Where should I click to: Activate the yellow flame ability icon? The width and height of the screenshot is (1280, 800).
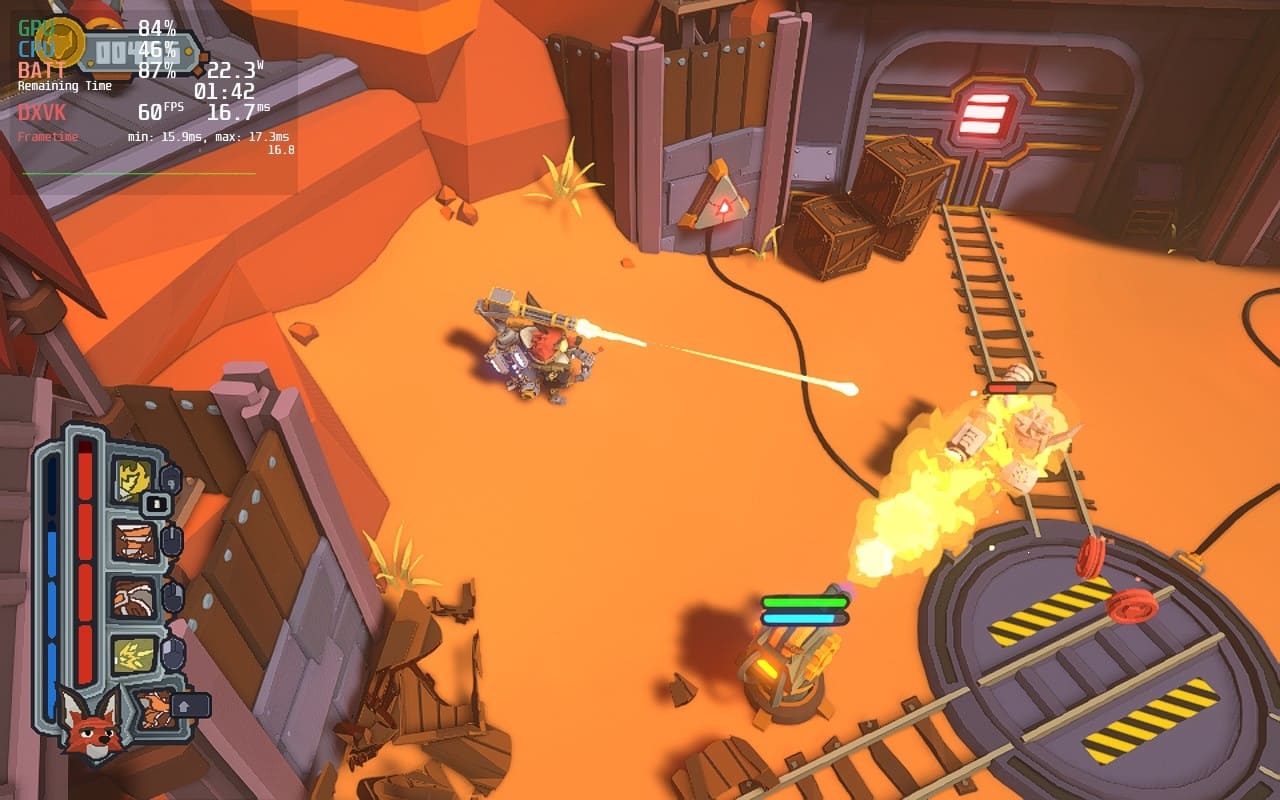(131, 478)
